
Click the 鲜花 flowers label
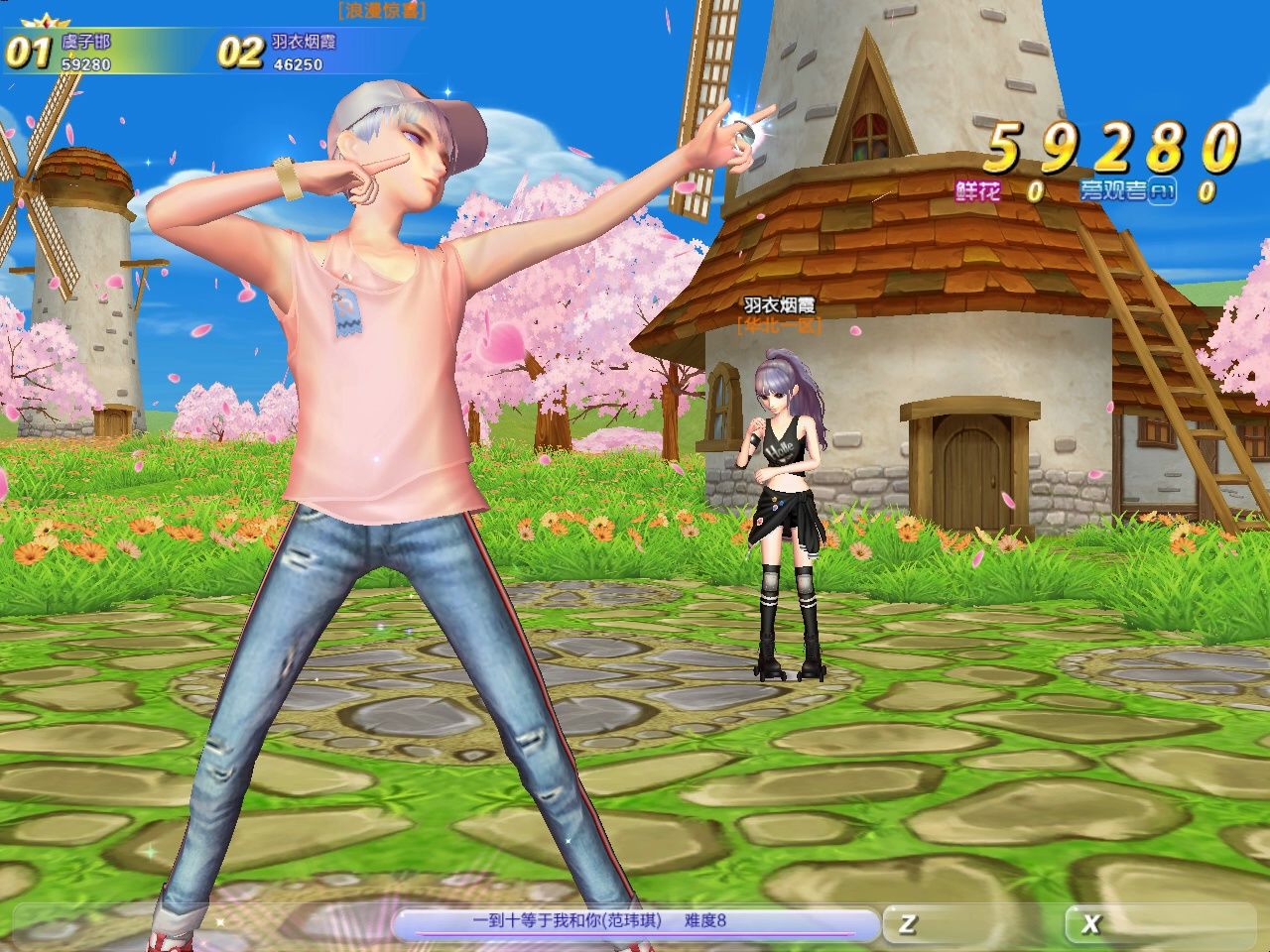point(977,191)
